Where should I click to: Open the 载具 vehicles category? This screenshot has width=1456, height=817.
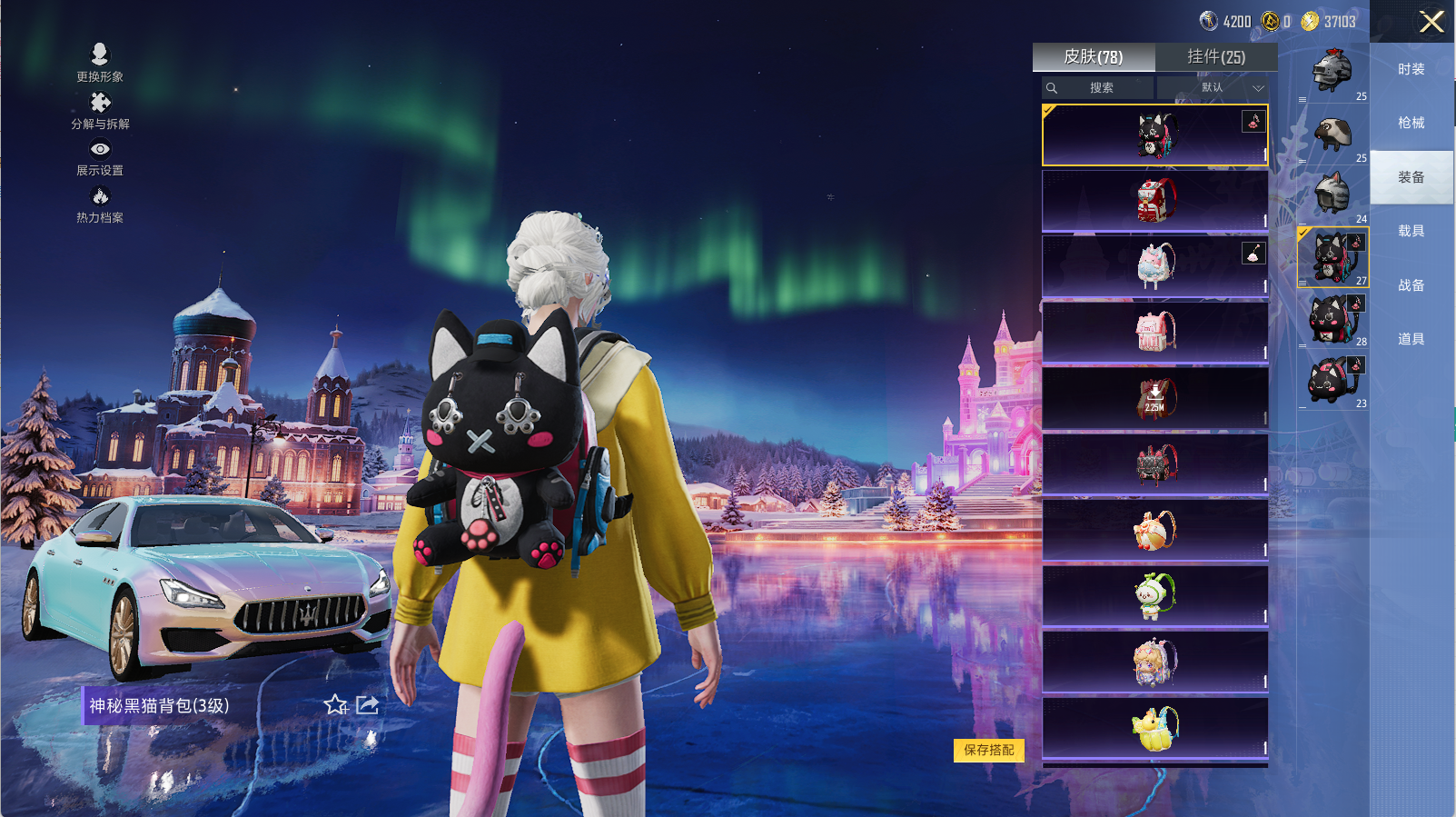pos(1411,231)
